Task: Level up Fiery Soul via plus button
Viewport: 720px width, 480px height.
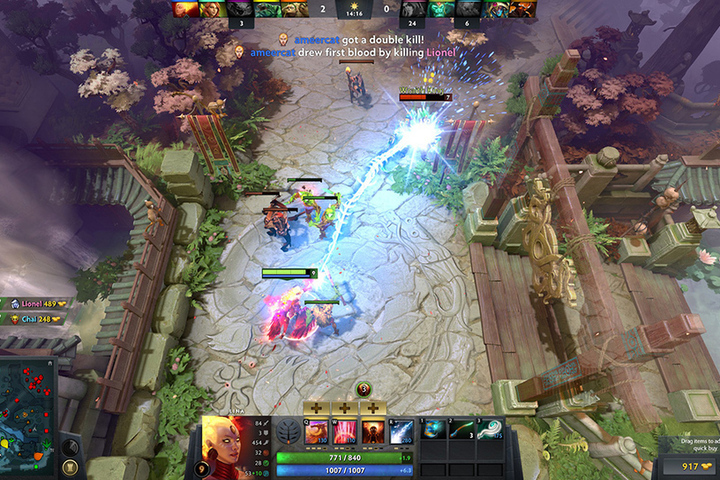Action: (373, 408)
